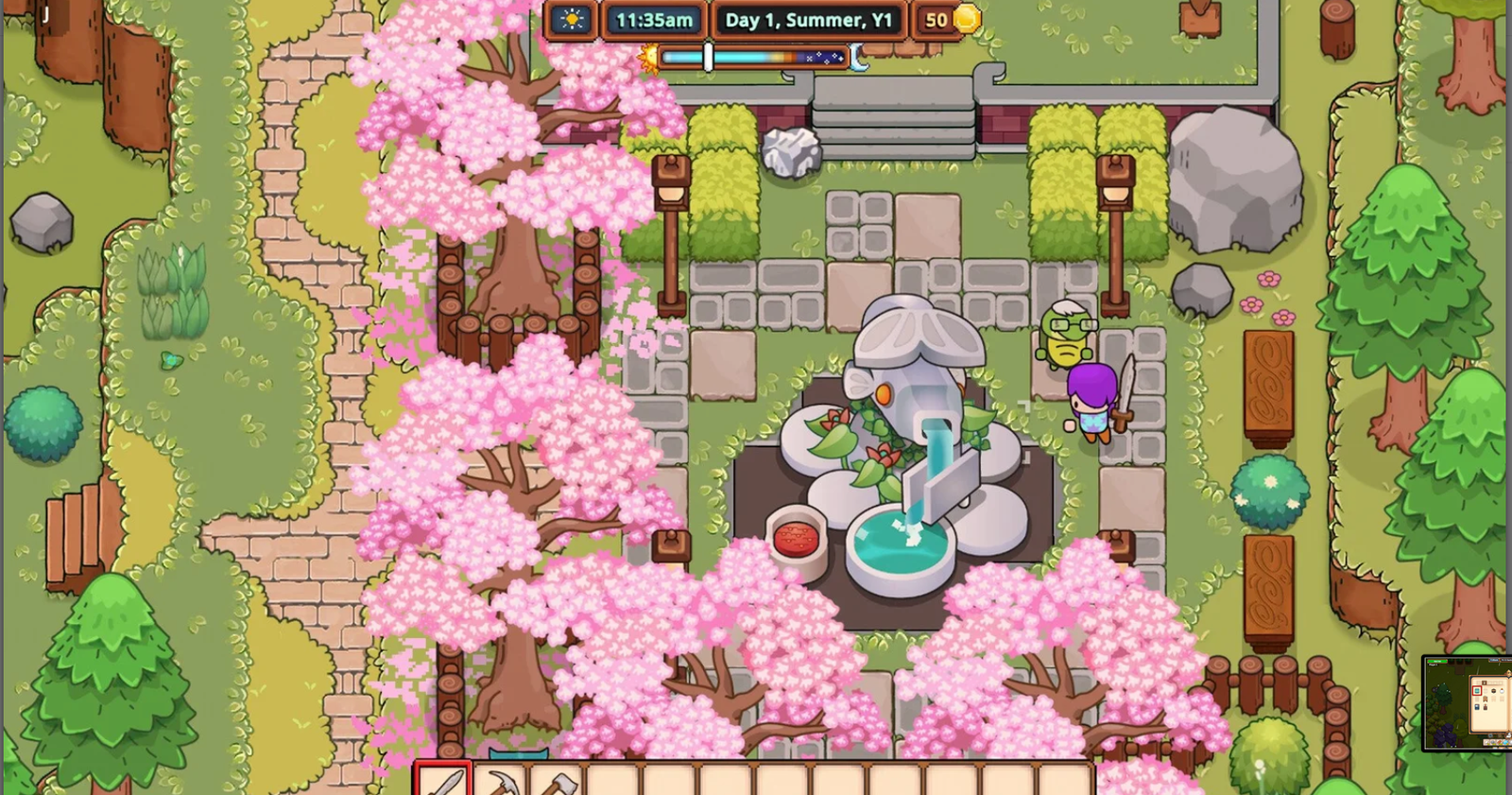Click the 11:35am time display
This screenshot has width=1512, height=795.
click(655, 20)
